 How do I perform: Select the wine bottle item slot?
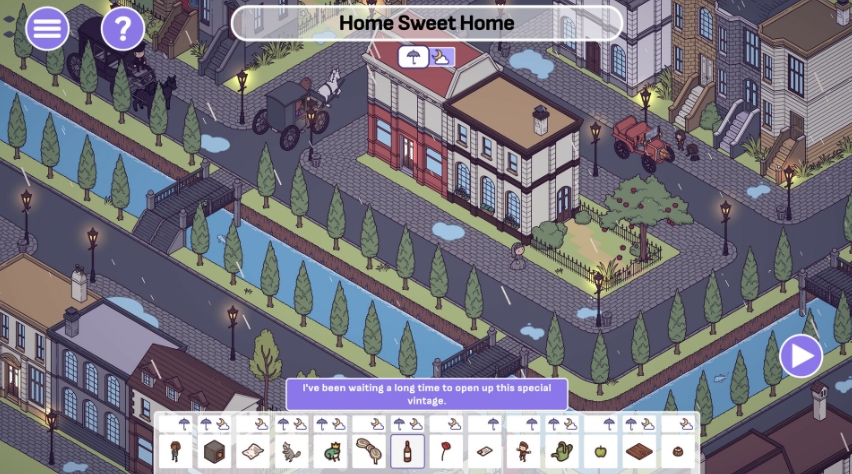point(407,450)
